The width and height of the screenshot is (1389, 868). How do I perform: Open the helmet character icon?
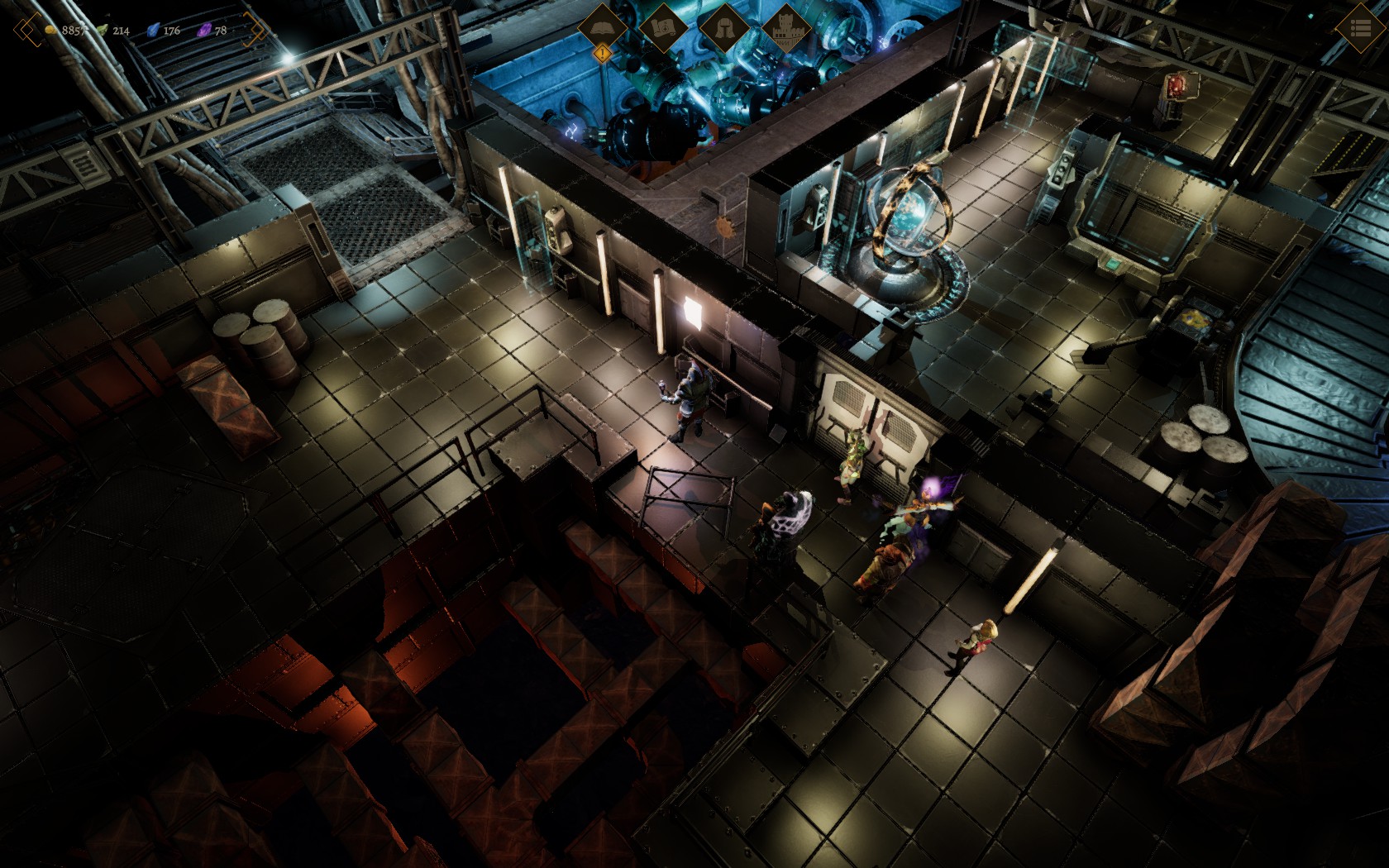point(723,28)
